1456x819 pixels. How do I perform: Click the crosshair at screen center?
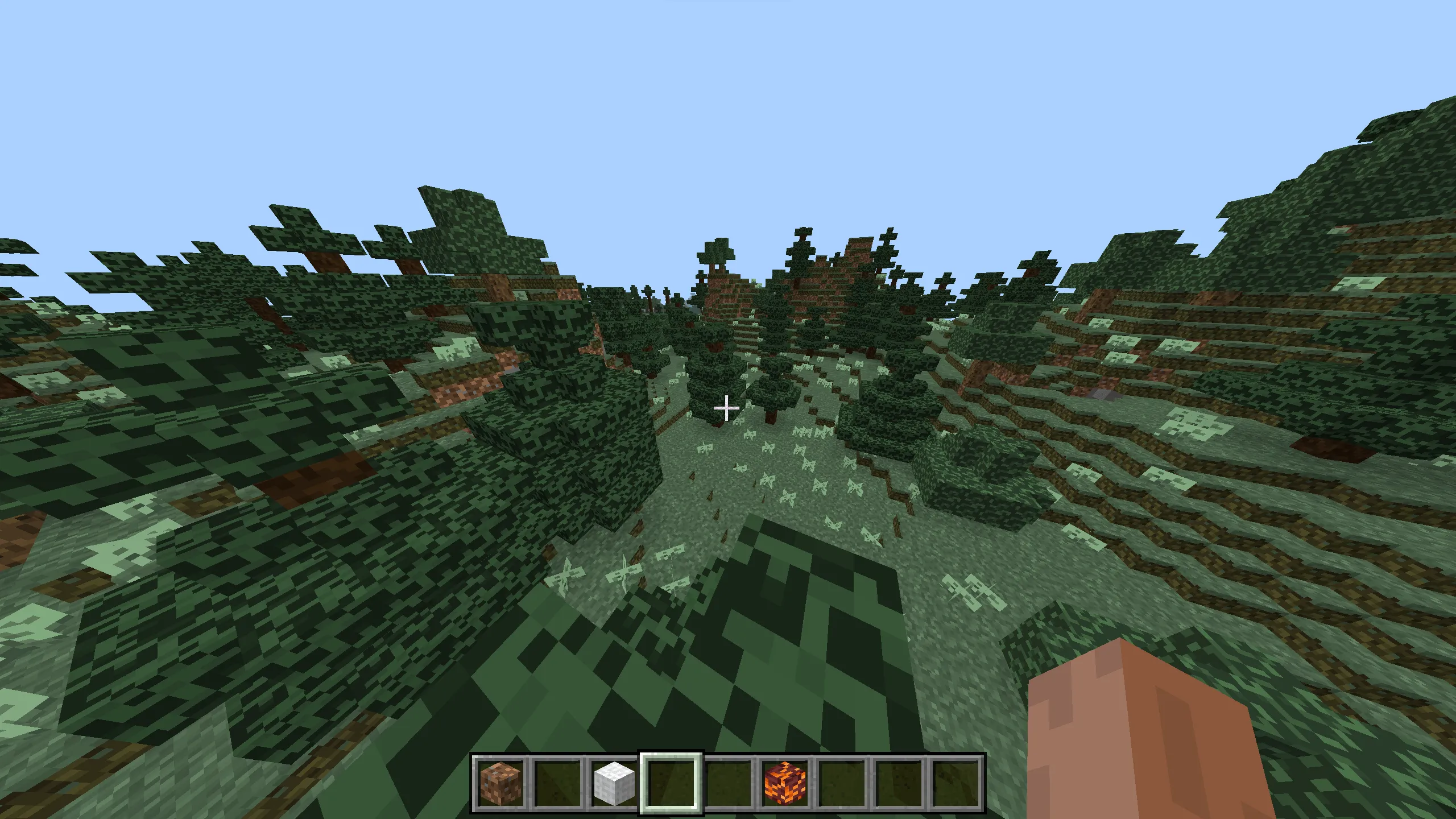pyautogui.click(x=727, y=407)
